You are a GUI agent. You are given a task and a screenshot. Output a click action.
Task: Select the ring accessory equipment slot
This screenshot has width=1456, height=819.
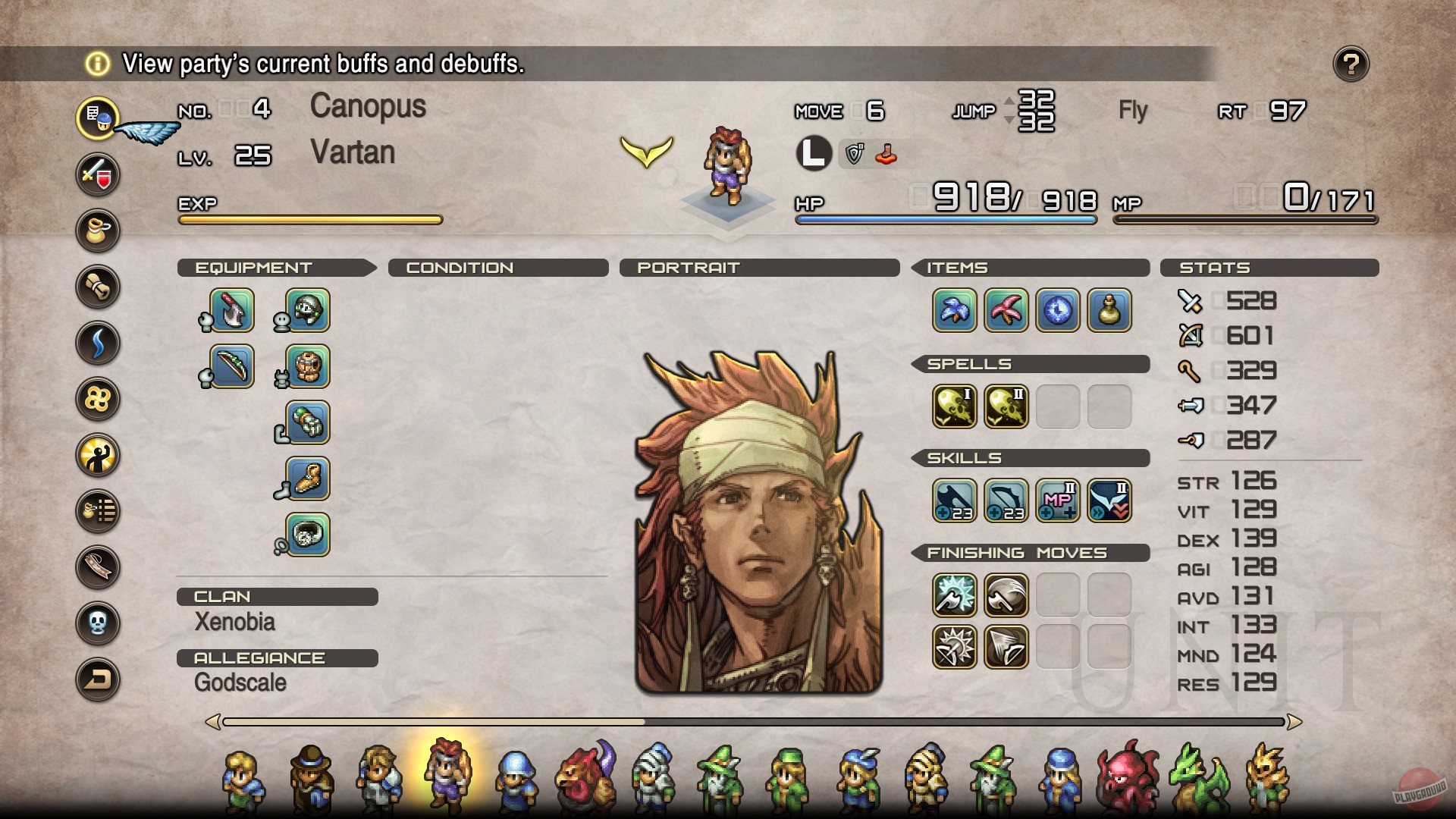coord(308,535)
